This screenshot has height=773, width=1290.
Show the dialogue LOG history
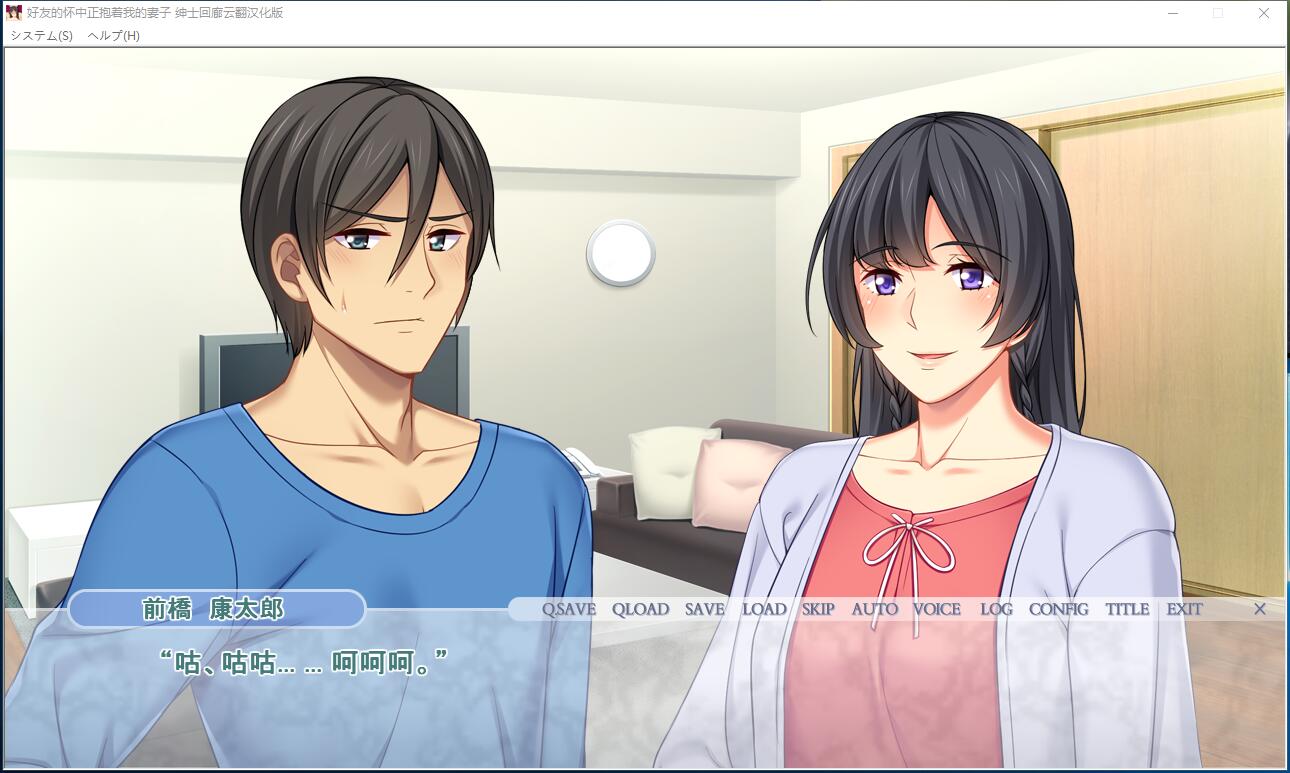click(996, 609)
